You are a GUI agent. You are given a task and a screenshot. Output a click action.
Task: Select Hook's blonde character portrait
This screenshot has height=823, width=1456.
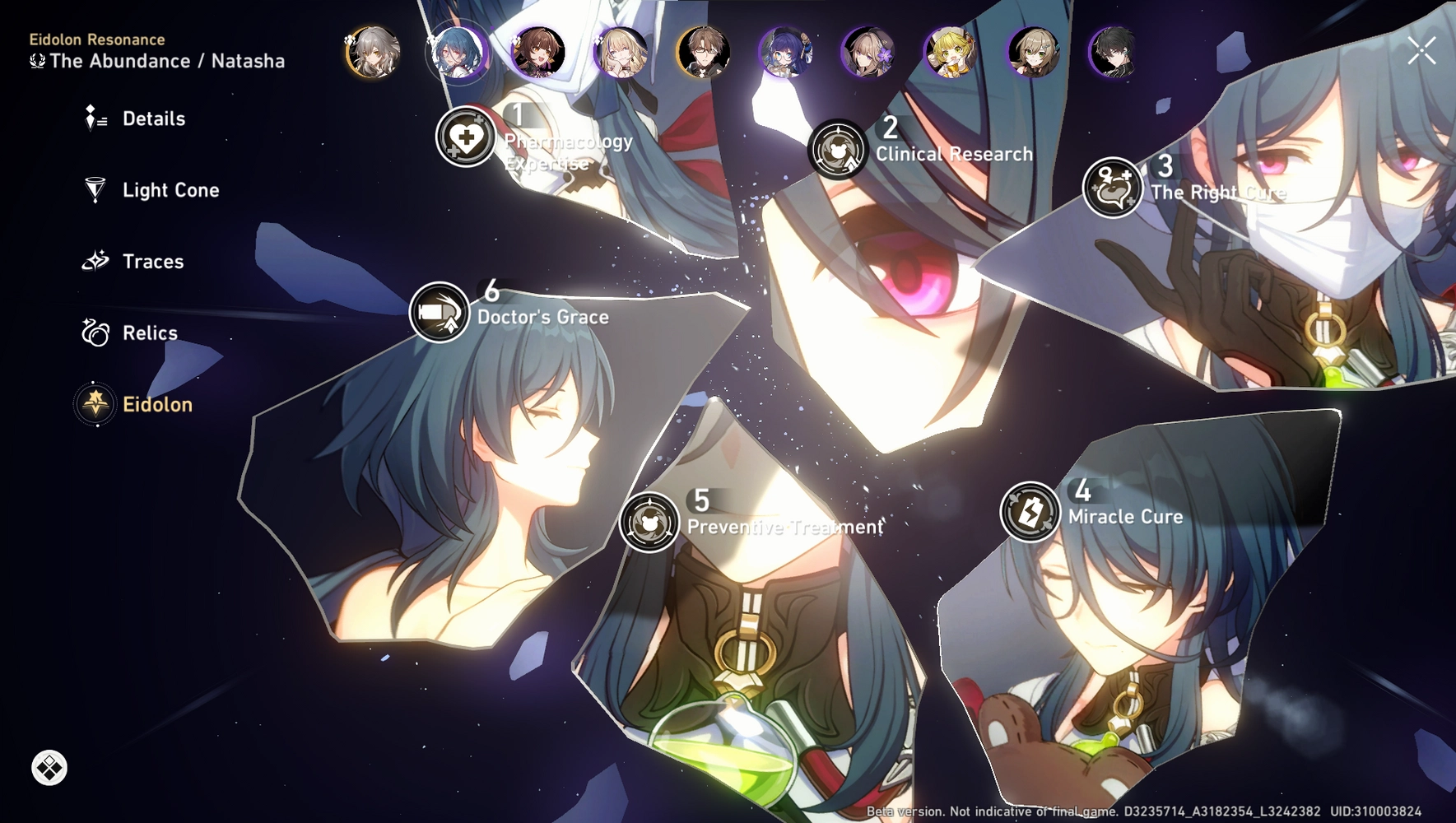click(x=951, y=52)
